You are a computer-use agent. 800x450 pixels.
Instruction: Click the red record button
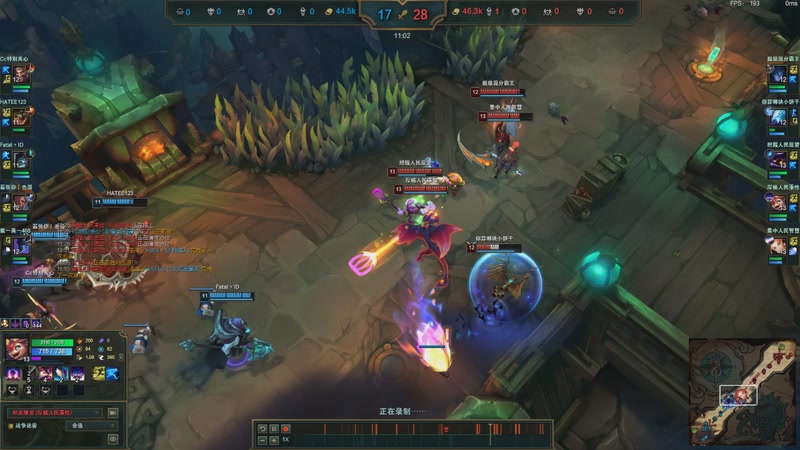pos(285,428)
